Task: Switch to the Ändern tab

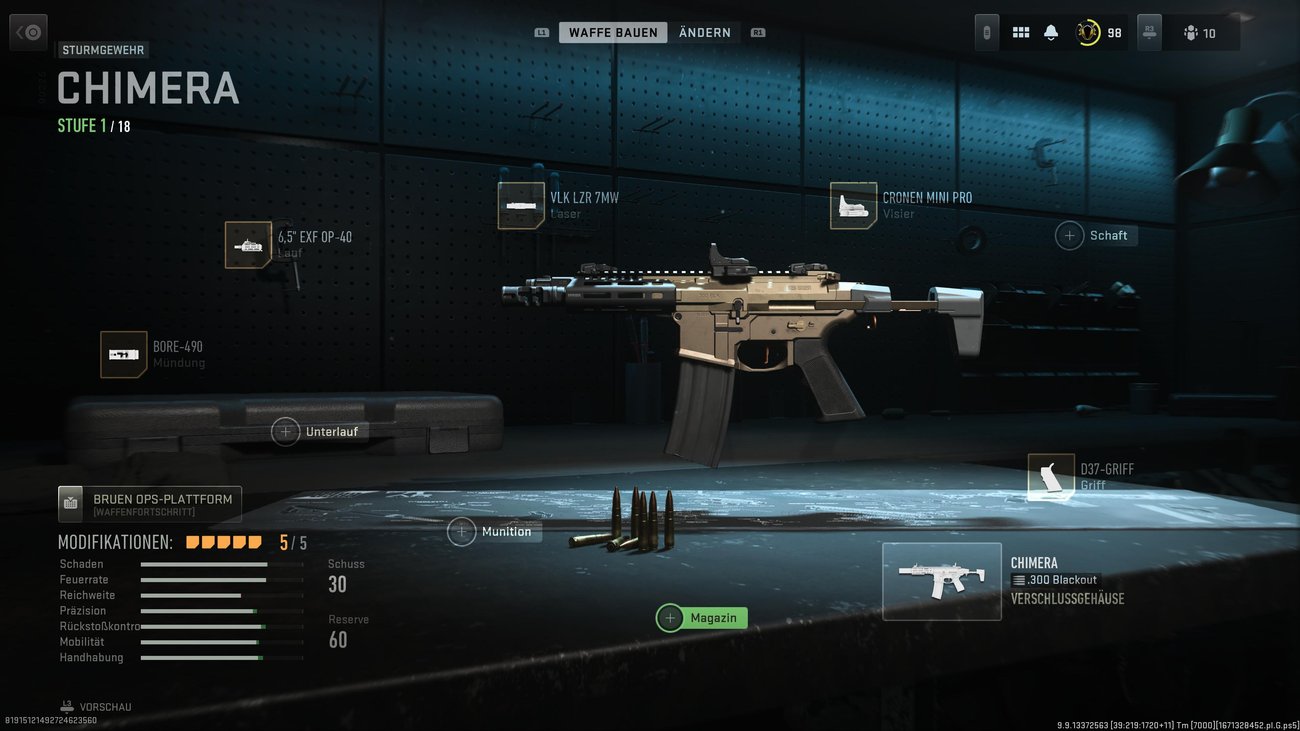Action: click(704, 31)
